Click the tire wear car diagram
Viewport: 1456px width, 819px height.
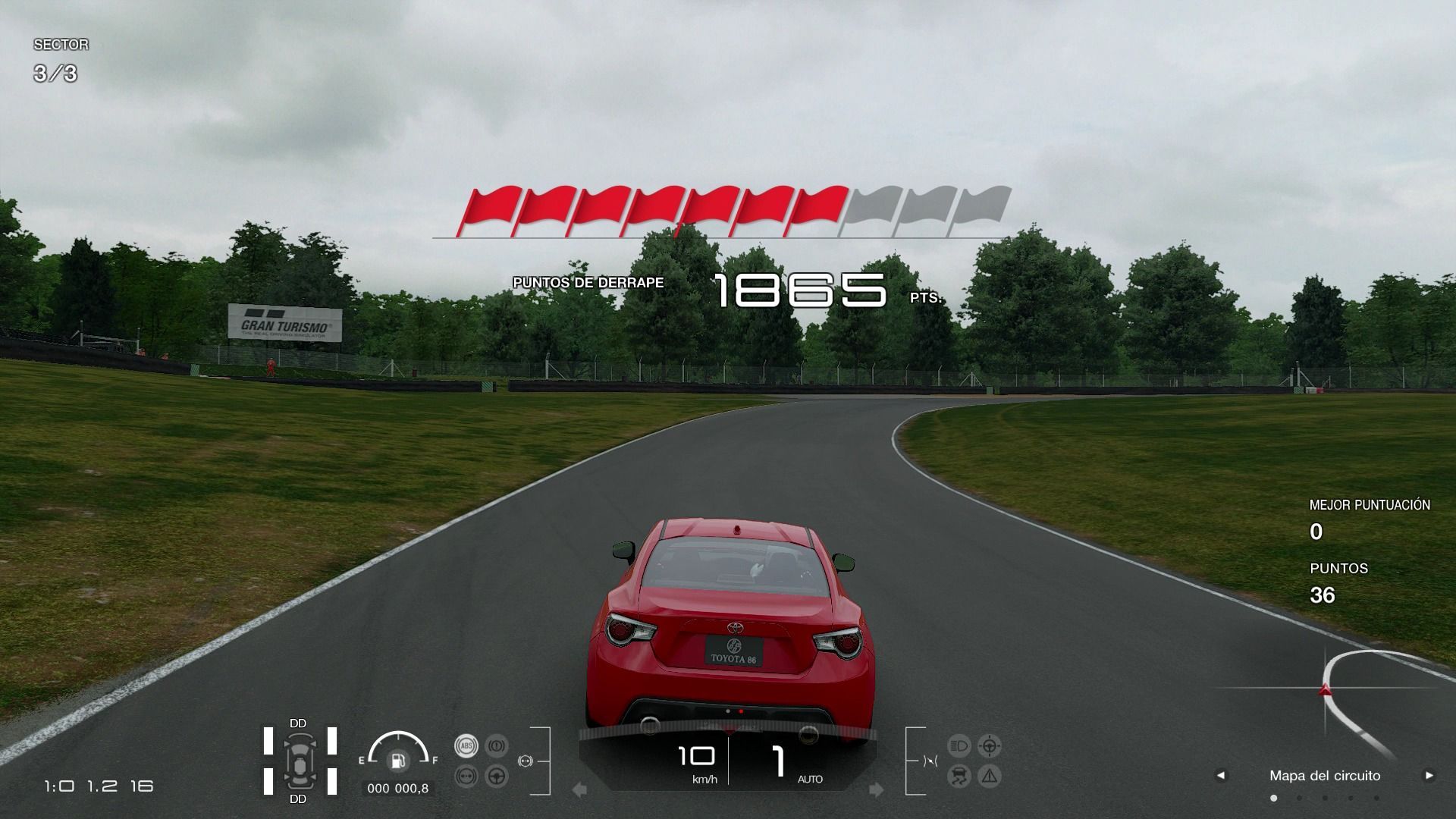point(300,761)
